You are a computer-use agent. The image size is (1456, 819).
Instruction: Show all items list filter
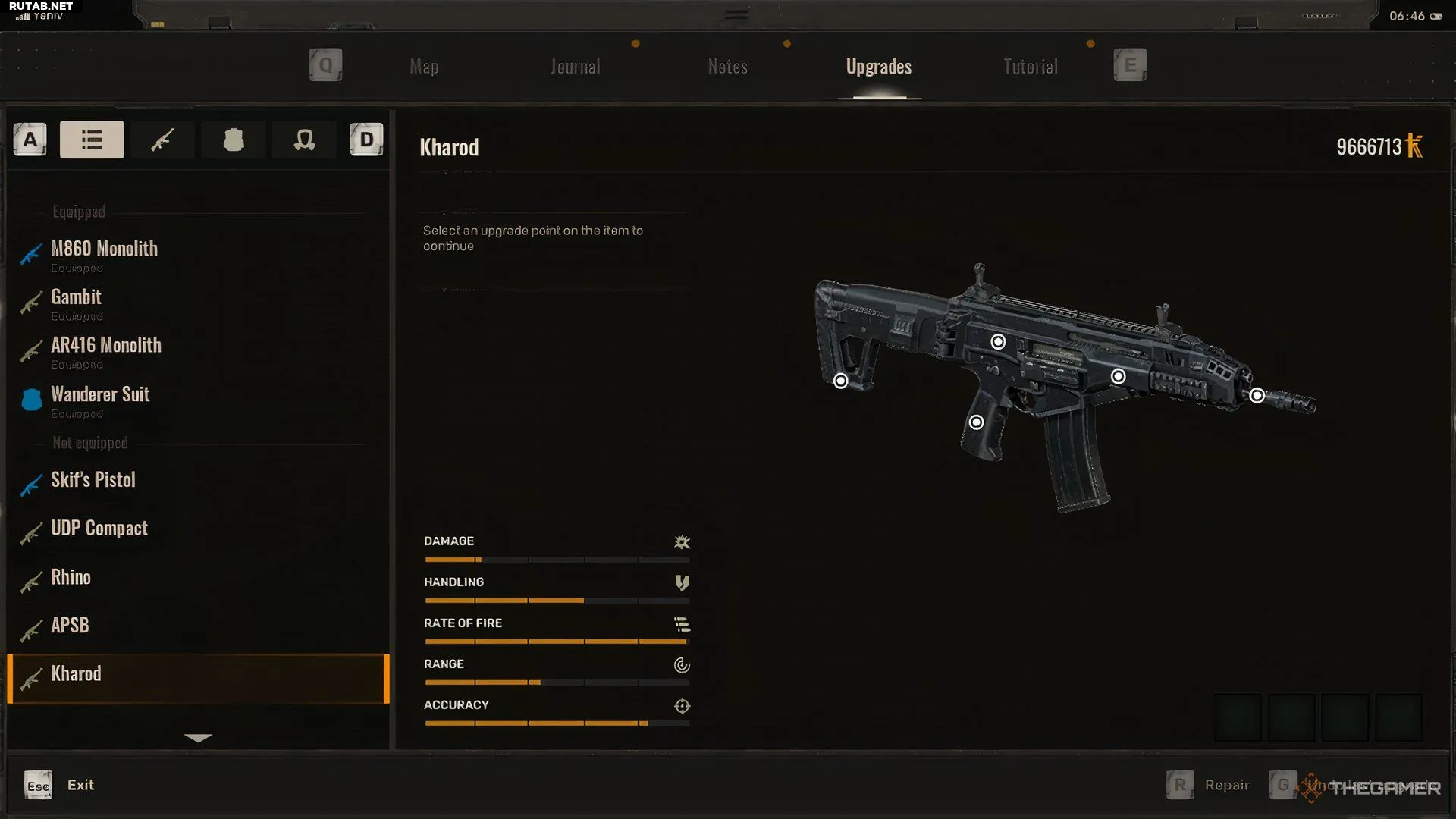coord(92,140)
